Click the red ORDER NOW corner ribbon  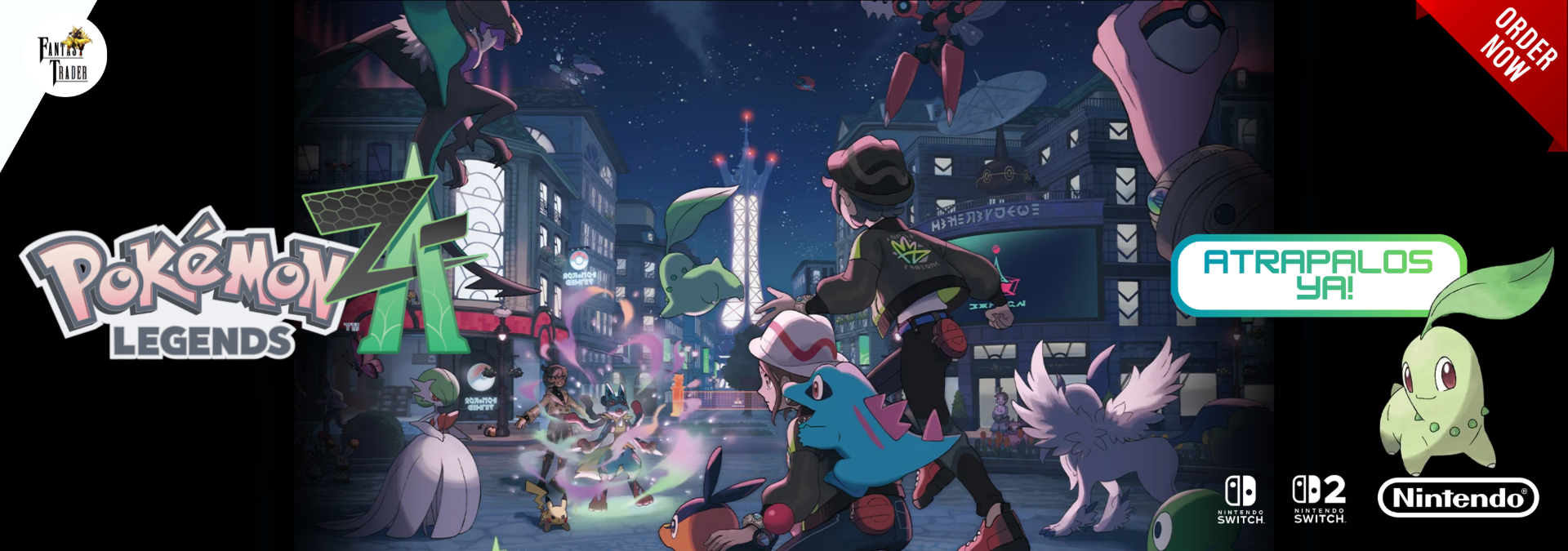click(1516, 47)
